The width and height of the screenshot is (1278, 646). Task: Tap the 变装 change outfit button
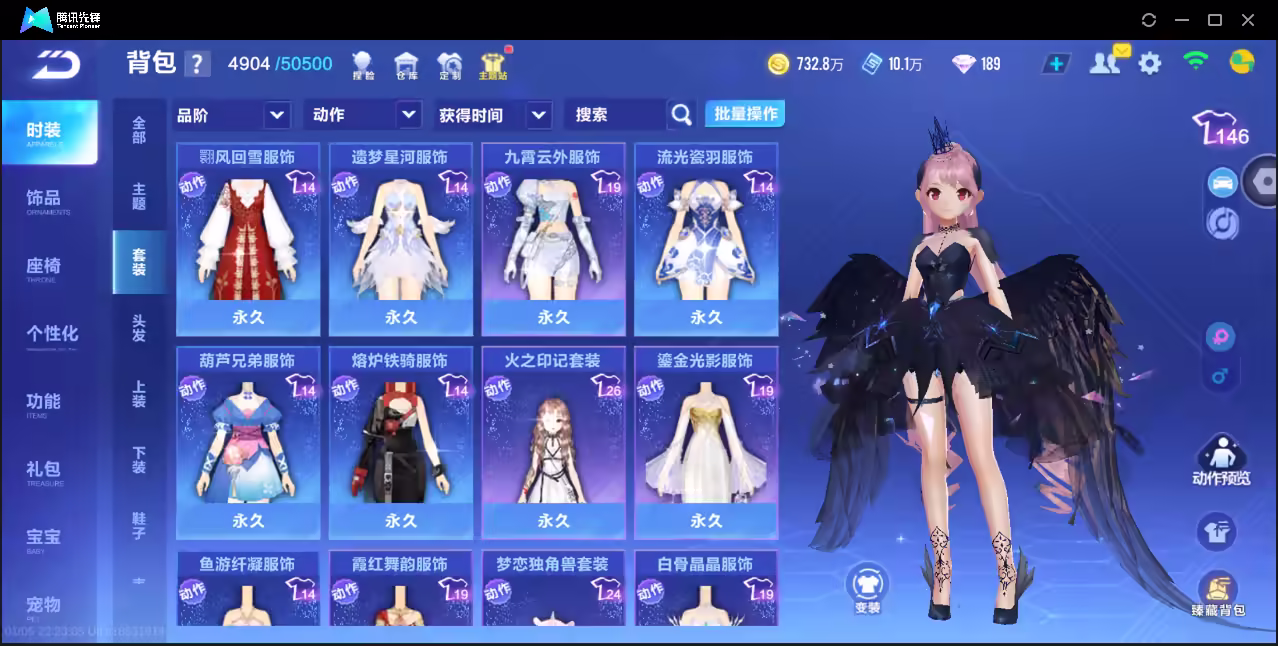(867, 587)
